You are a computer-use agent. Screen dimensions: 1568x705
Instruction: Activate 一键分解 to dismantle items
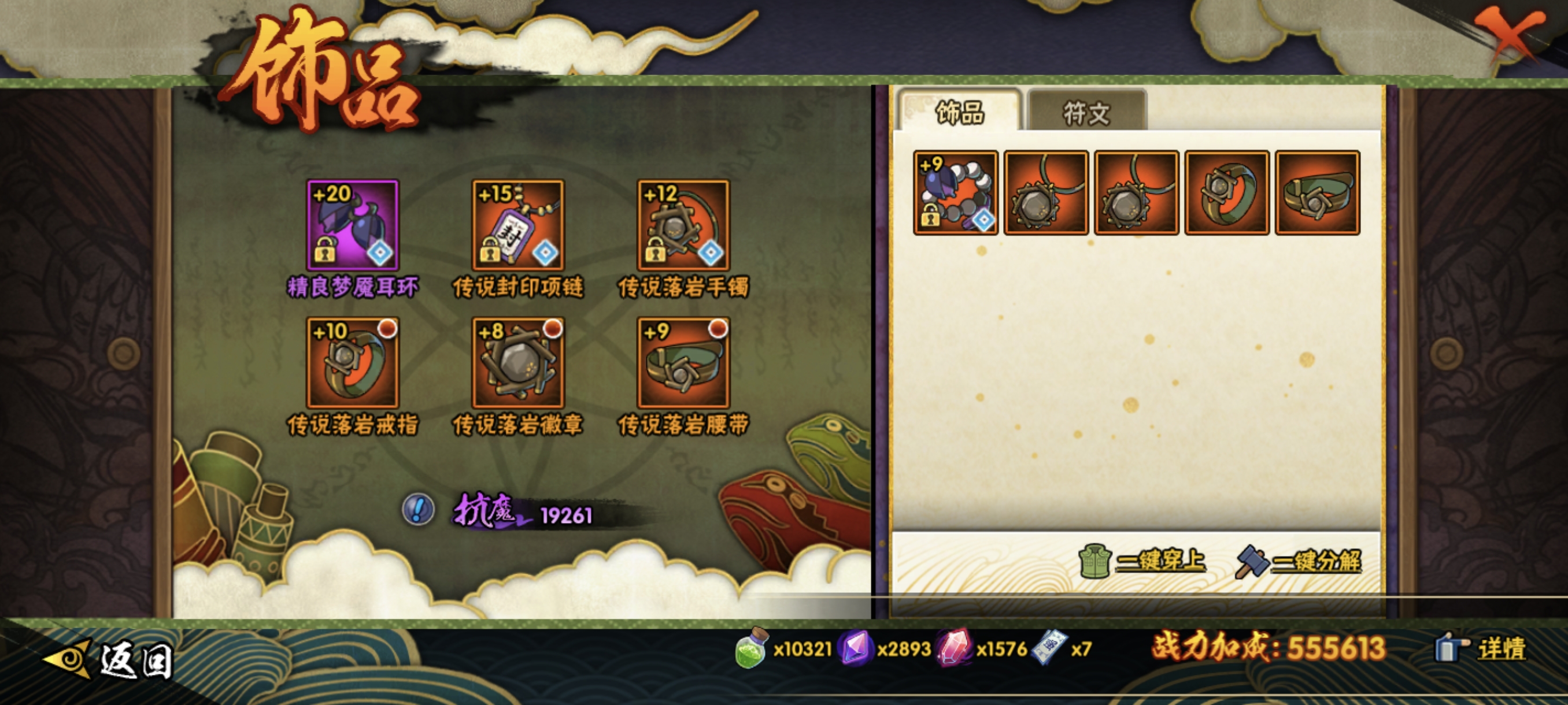tap(1299, 560)
